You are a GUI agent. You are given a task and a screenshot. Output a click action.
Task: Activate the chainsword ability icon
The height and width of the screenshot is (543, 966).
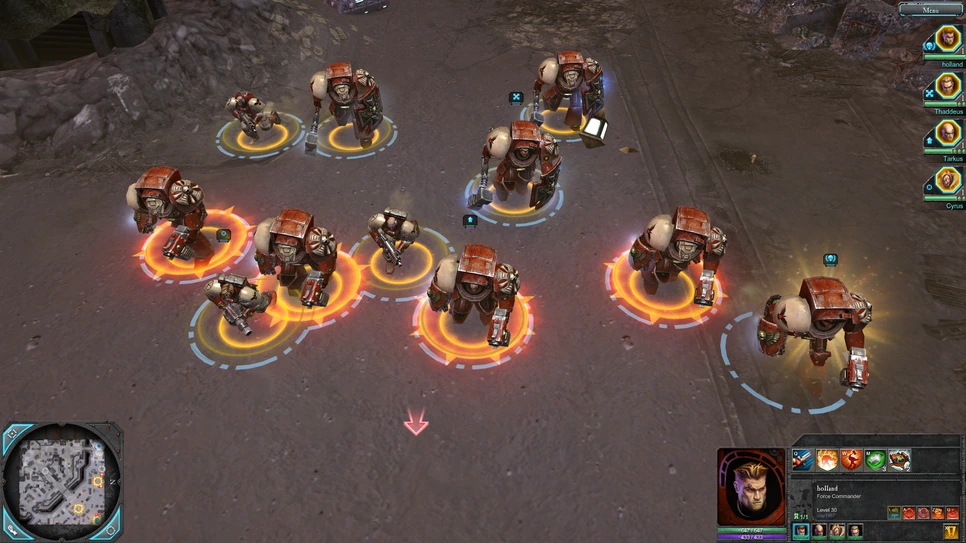(803, 460)
